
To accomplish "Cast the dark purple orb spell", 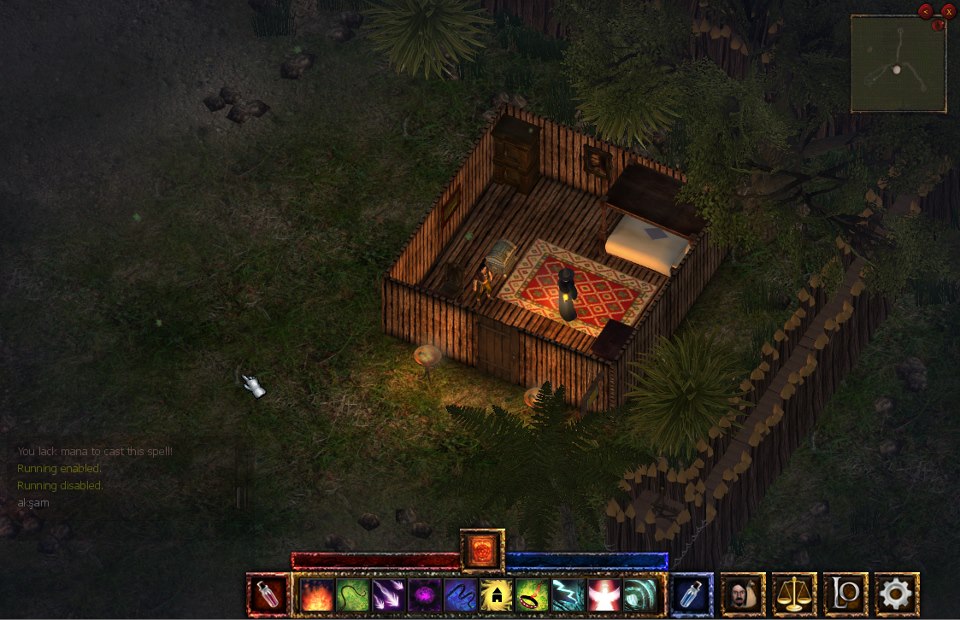I will point(425,595).
